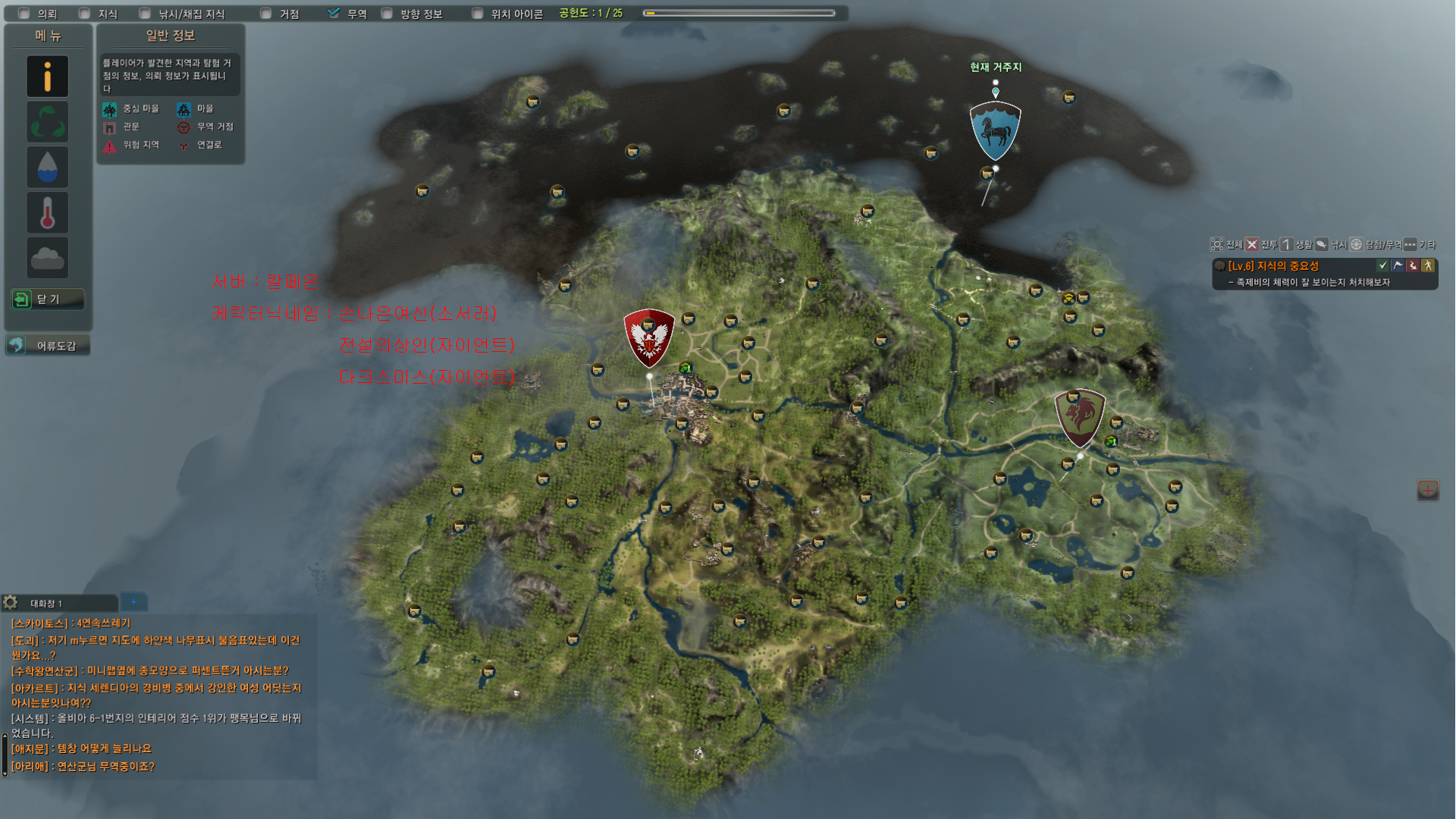
Task: Open the [Lv.6] 지식의 중요성 quest entry
Action: (x=1273, y=266)
